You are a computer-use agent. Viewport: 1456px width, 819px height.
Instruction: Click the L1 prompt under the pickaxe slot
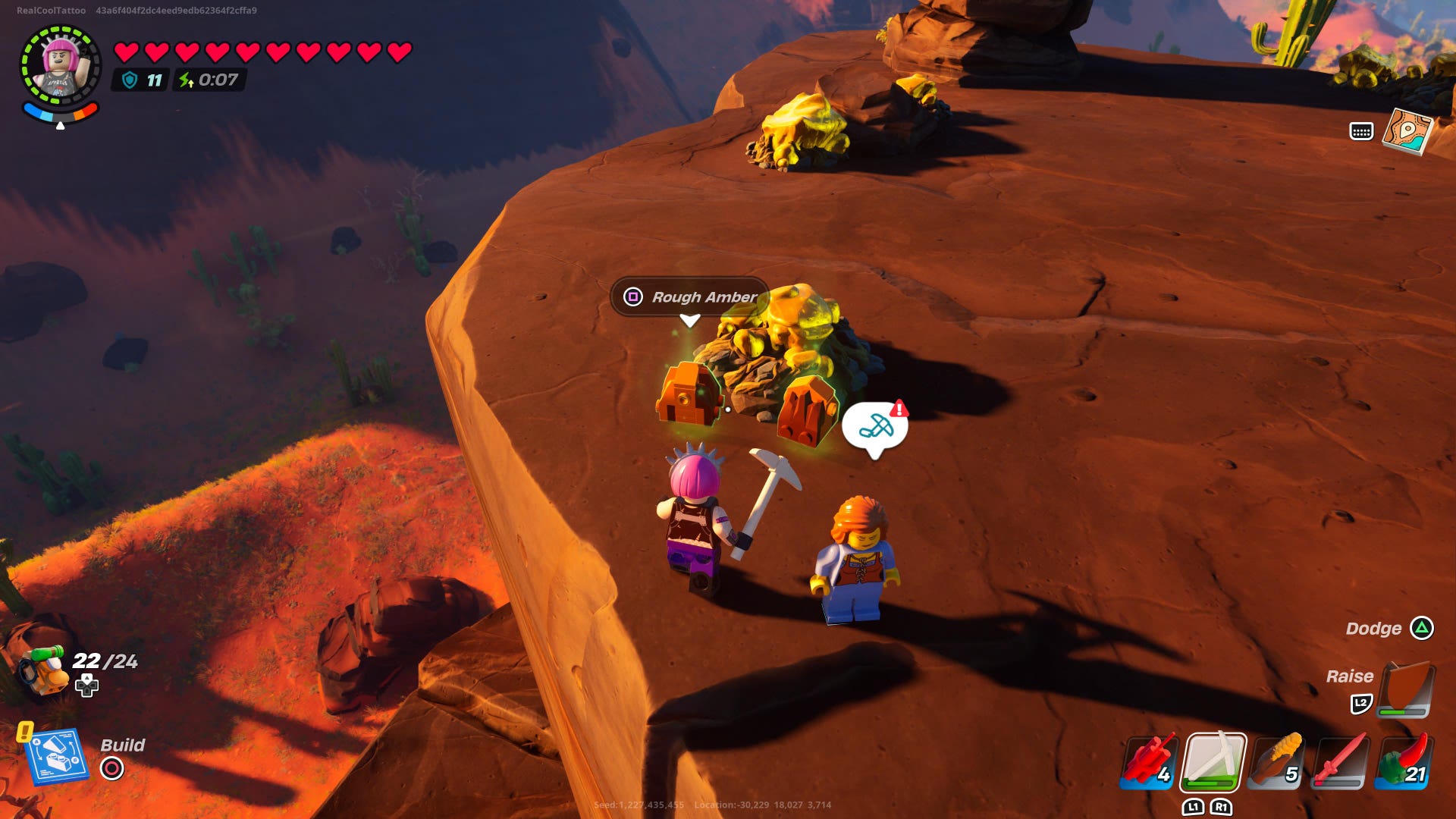pos(1194,808)
